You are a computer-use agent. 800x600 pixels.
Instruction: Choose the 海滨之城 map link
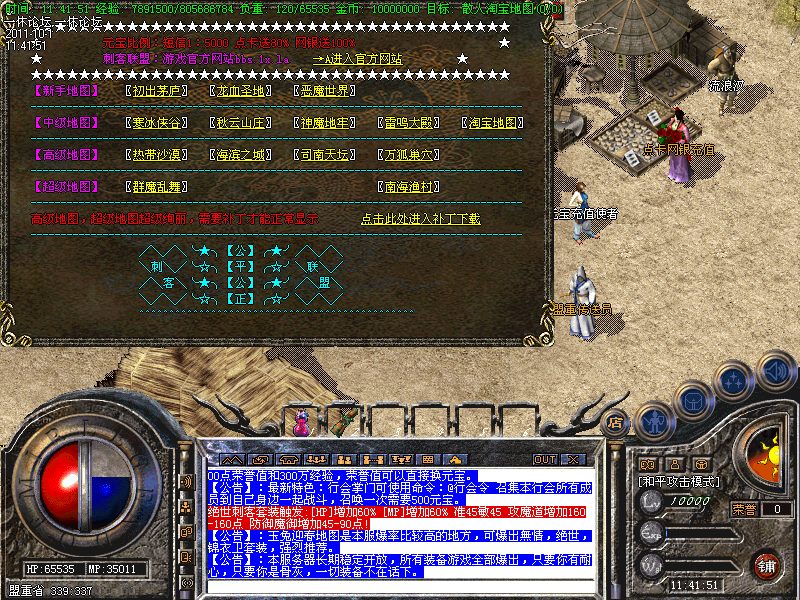pos(243,155)
